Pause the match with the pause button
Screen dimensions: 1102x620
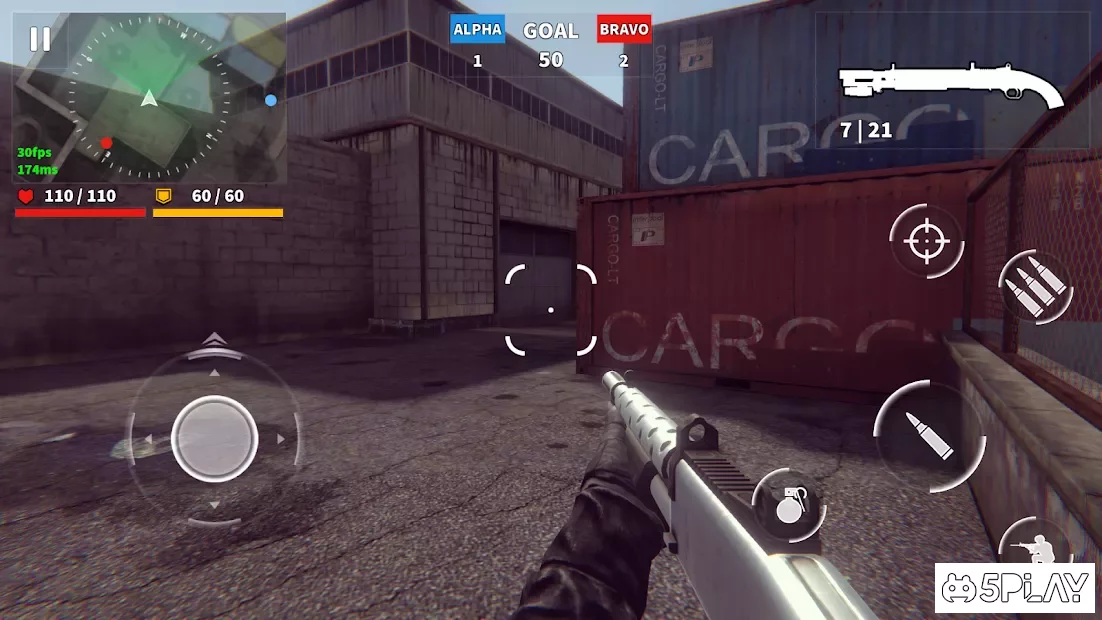pyautogui.click(x=40, y=39)
